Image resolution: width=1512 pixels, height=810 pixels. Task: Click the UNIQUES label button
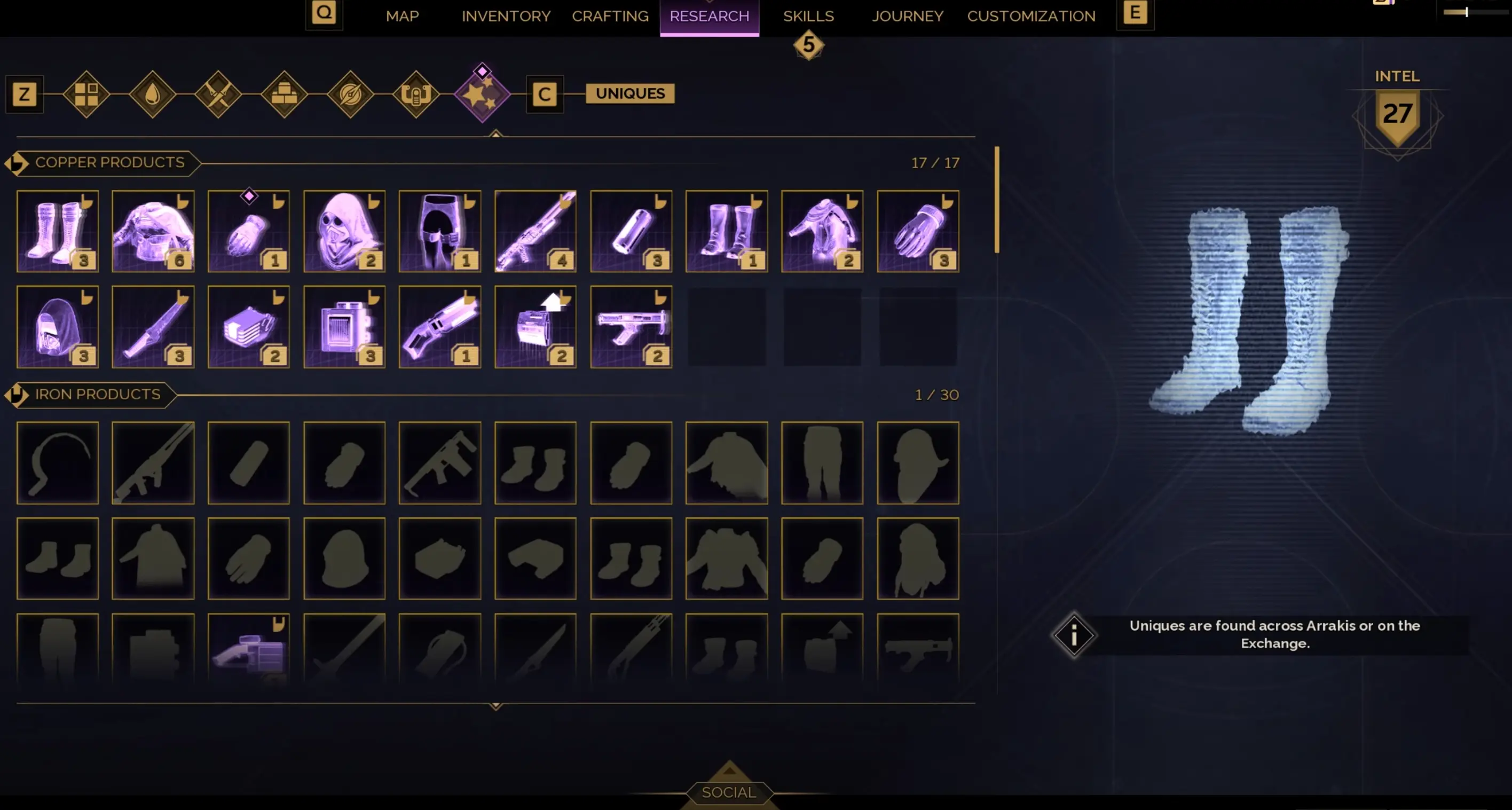coord(630,93)
